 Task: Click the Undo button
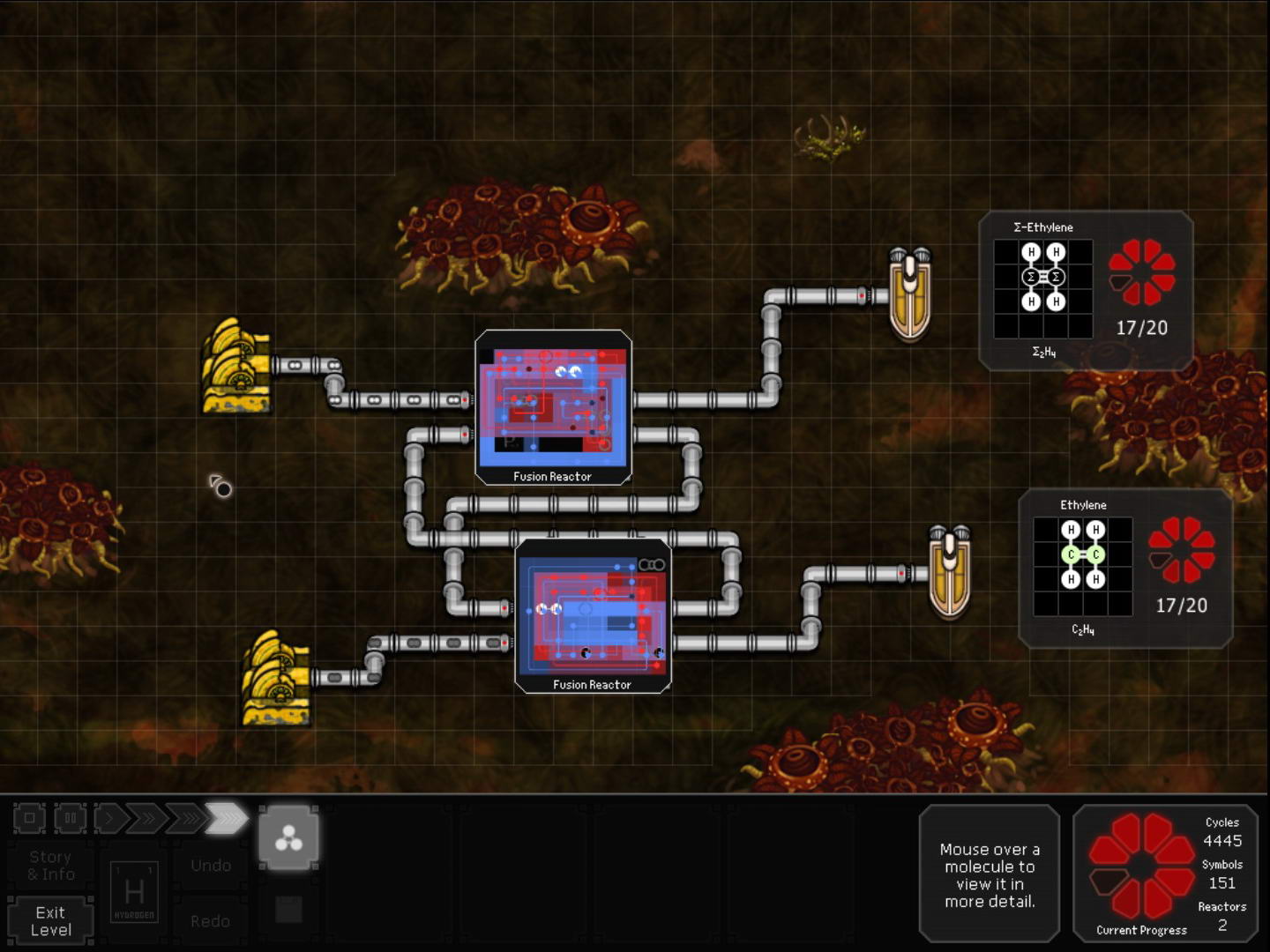tap(211, 866)
